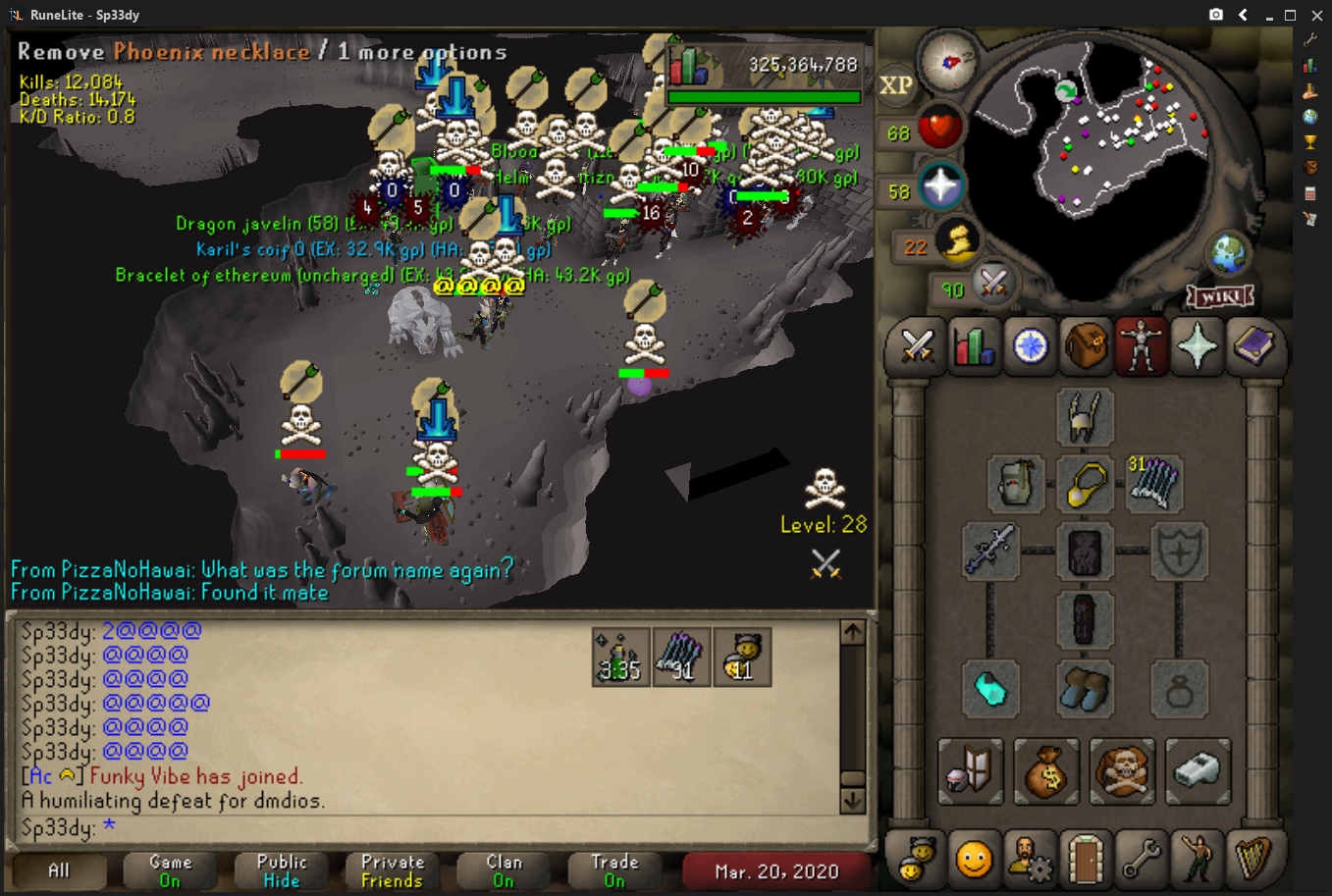The height and width of the screenshot is (896, 1332).
Task: Select the ammo slot with 31 javelins
Action: pos(1153,484)
